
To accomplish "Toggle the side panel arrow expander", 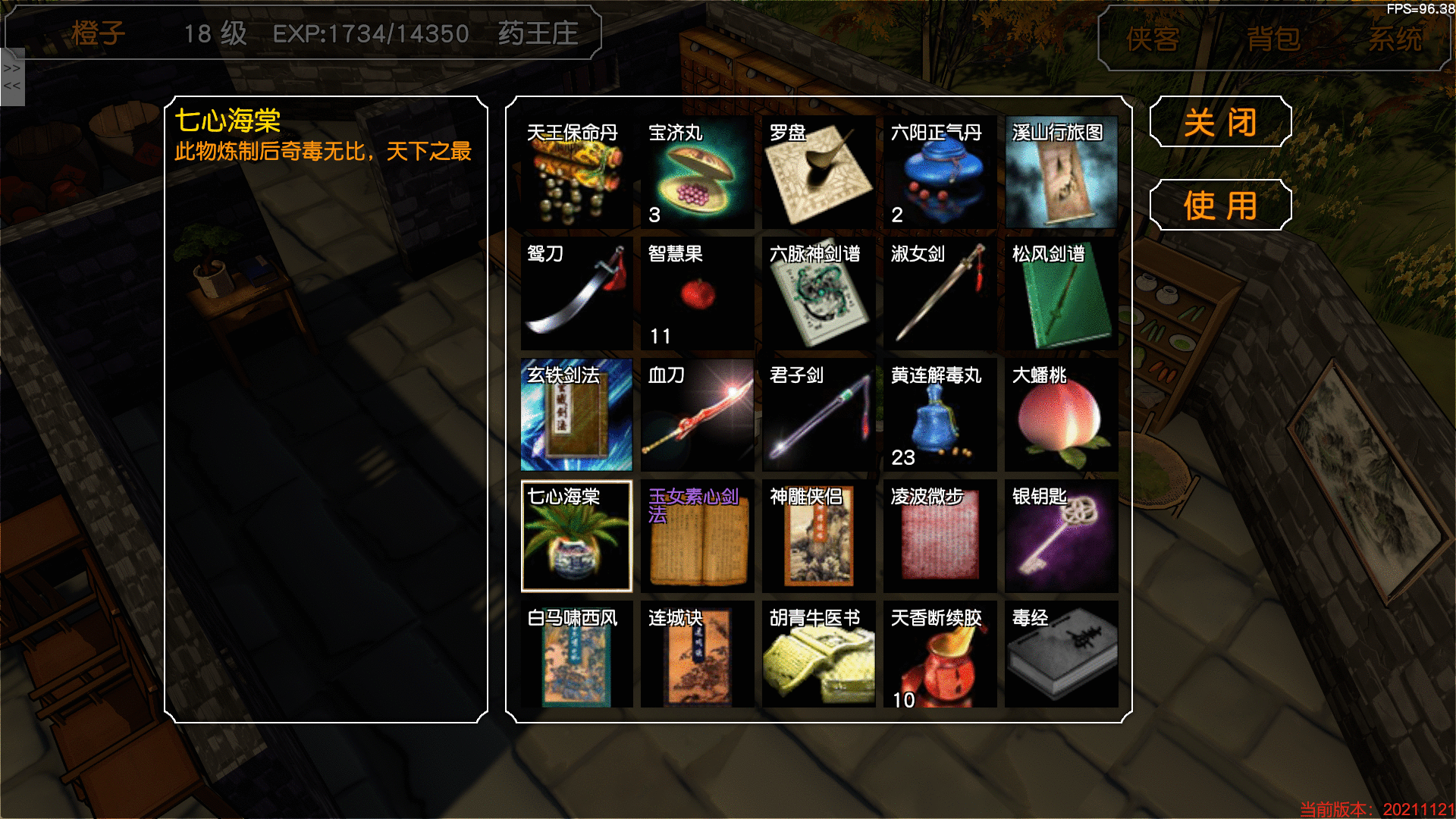I will [12, 77].
